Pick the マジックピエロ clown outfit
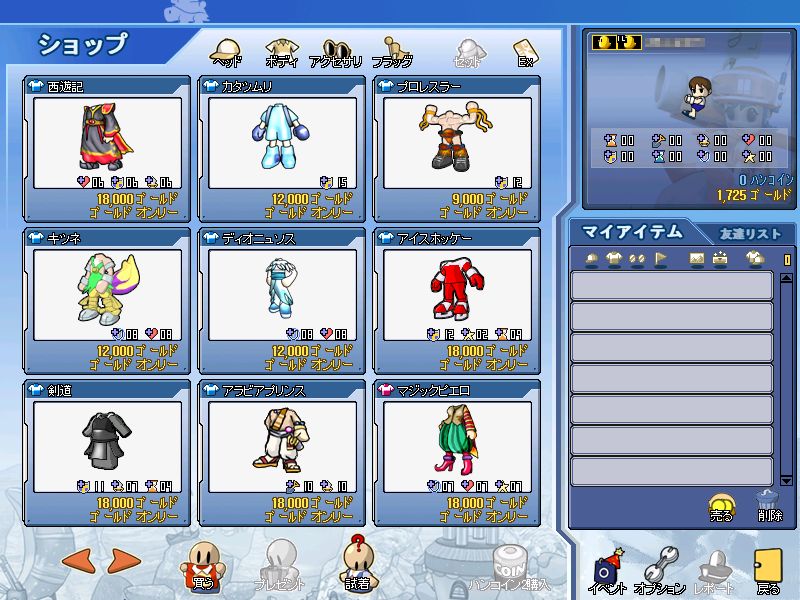This screenshot has width=800, height=600. [457, 440]
